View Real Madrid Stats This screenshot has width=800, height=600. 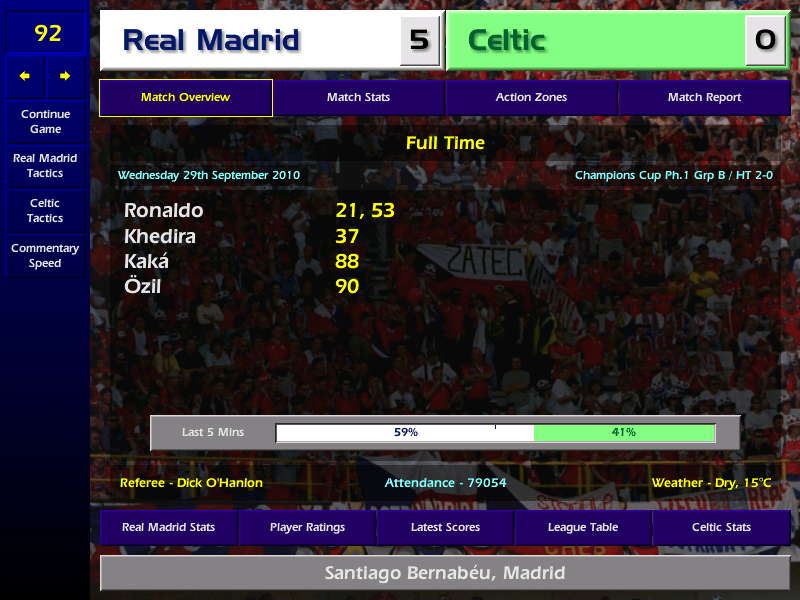tap(168, 527)
